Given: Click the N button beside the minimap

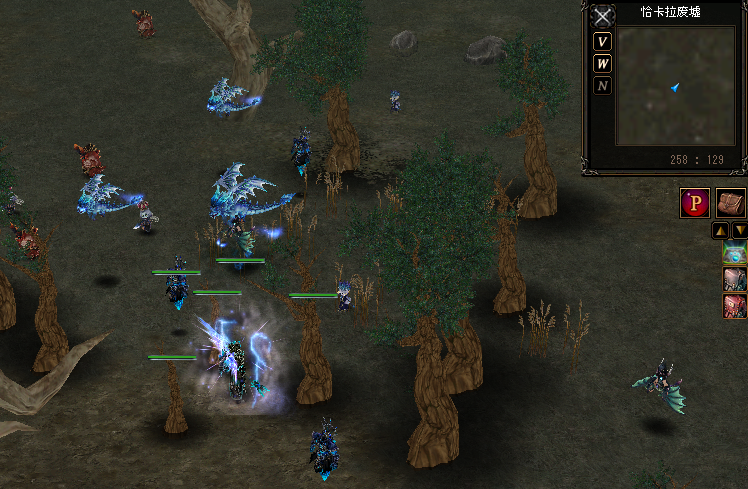Looking at the screenshot, I should [602, 86].
